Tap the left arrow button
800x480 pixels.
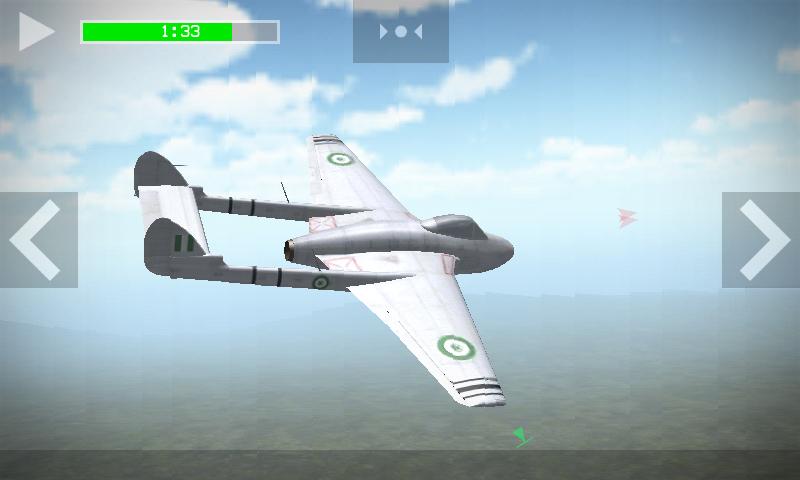click(38, 240)
